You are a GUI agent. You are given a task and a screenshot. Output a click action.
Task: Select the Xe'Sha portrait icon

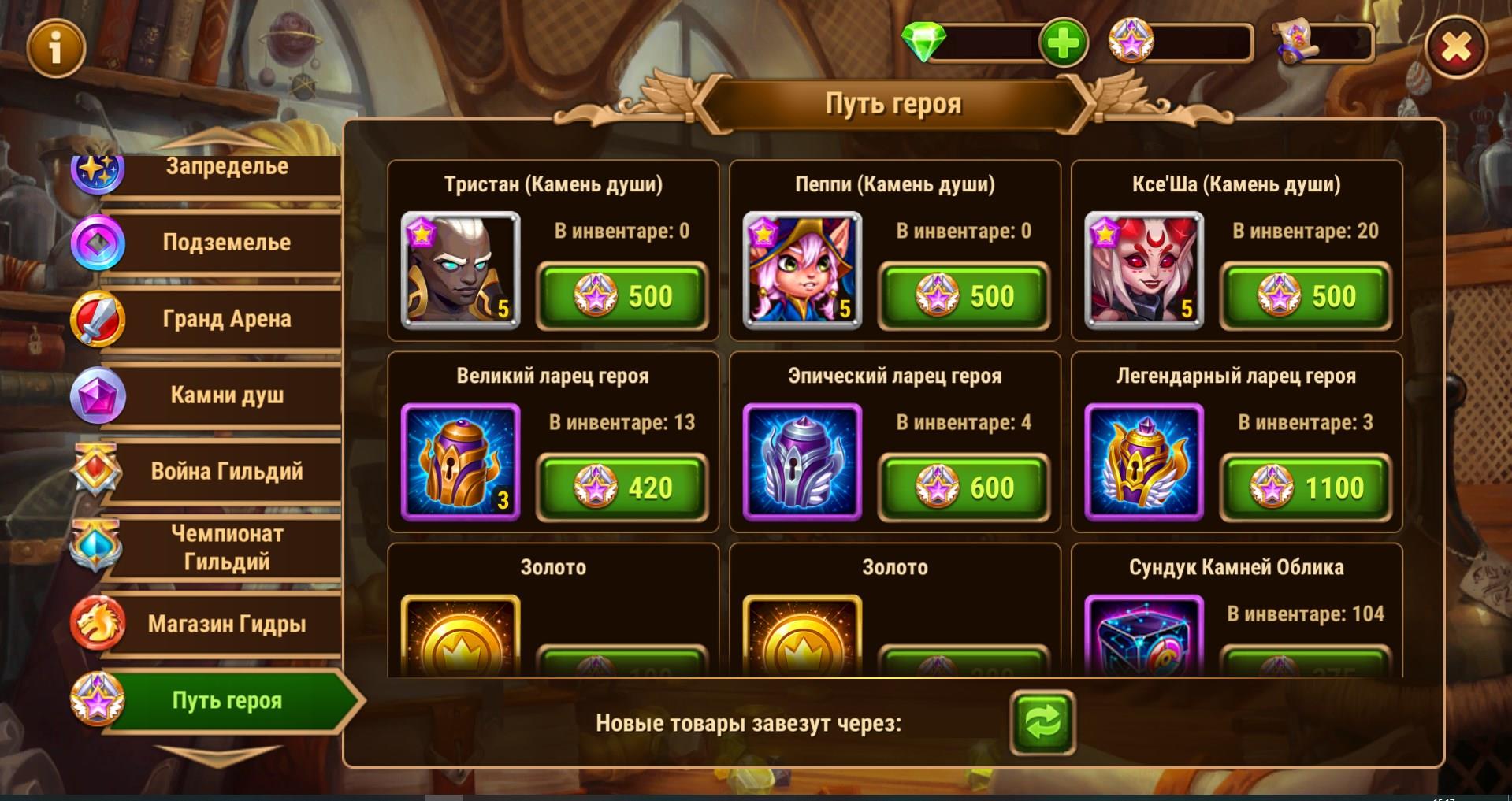tap(1144, 270)
